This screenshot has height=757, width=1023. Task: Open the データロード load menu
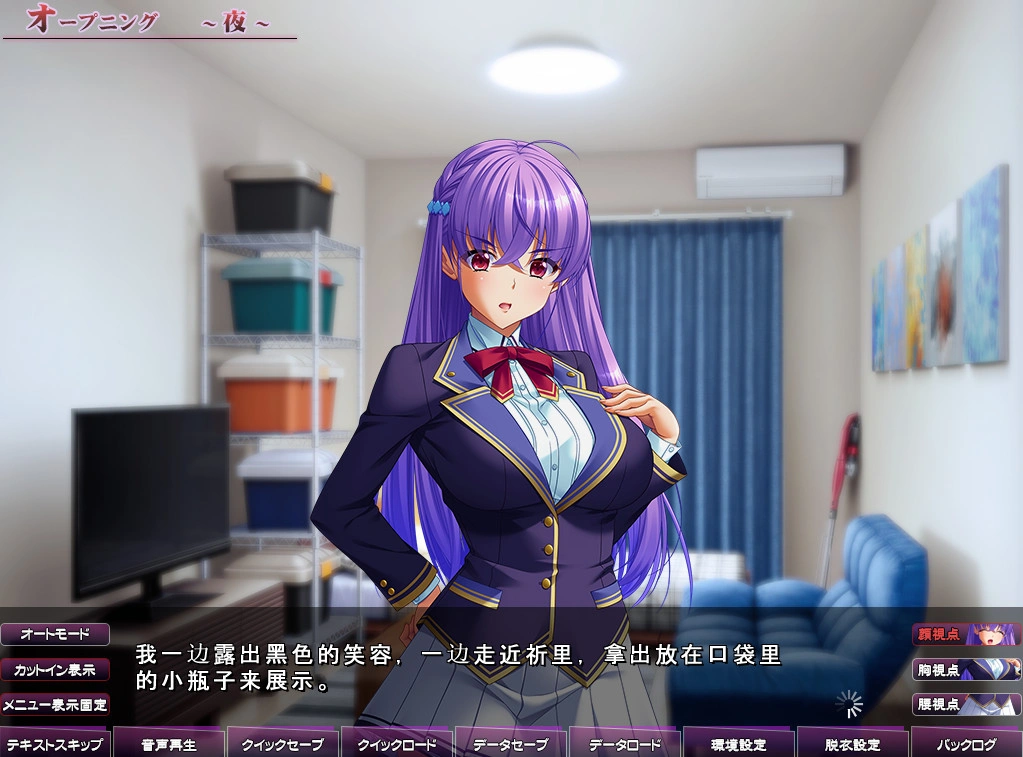(625, 744)
